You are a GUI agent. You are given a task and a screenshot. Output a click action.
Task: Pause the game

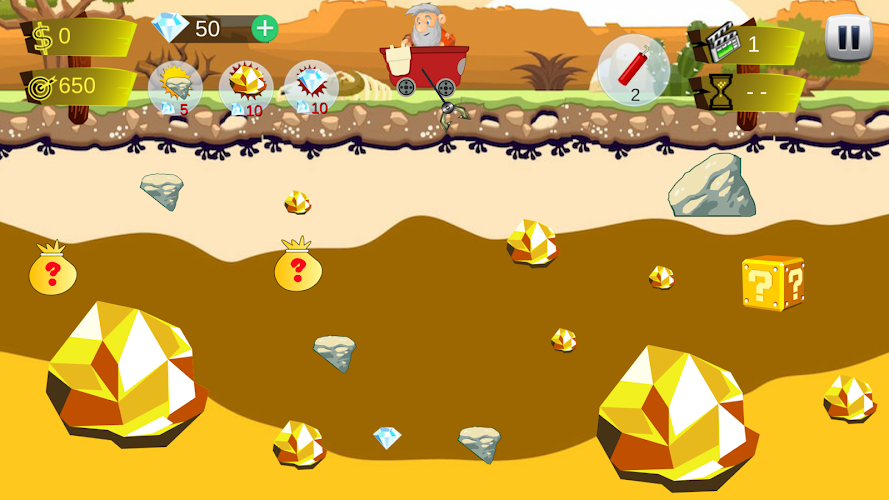coord(848,38)
